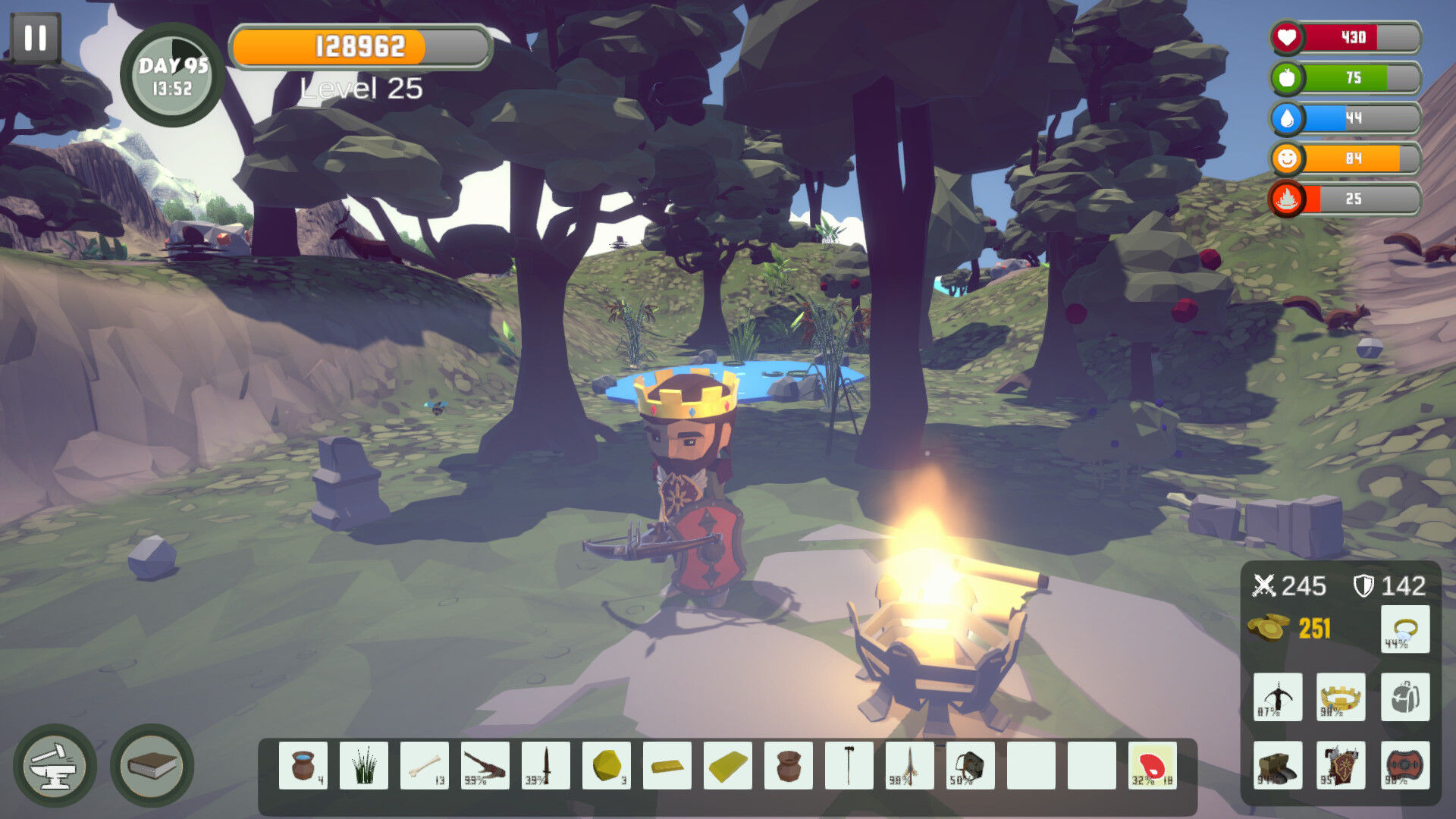Click the Level 25 experience bar

[360, 48]
